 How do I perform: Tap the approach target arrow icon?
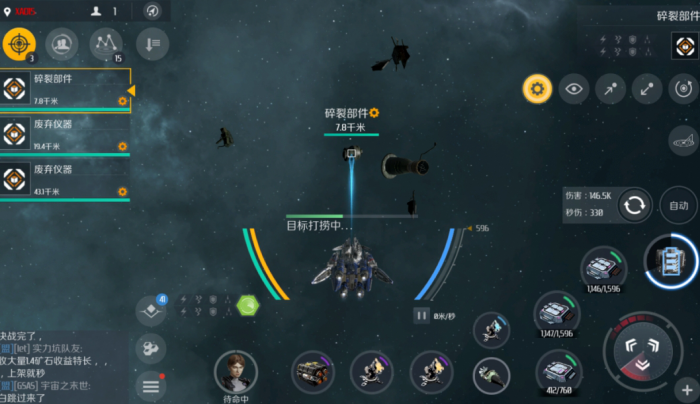pos(610,89)
